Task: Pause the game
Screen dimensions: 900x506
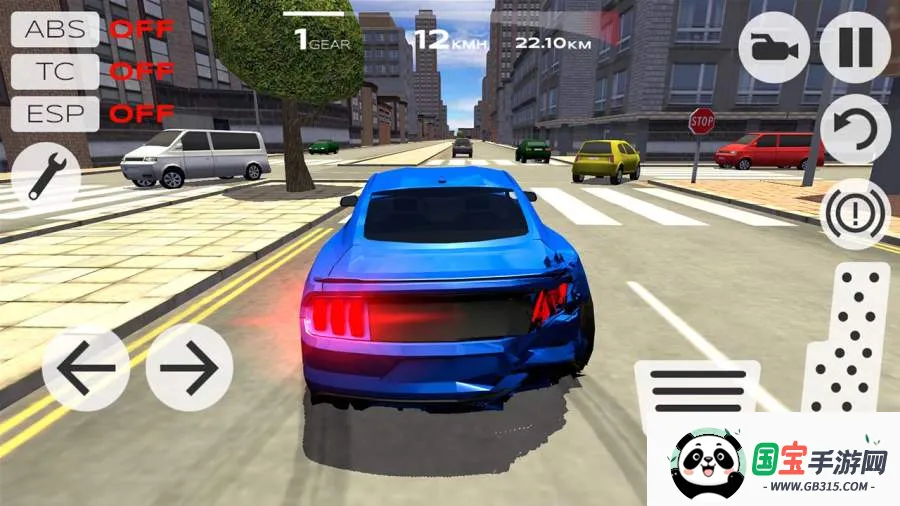Action: (x=855, y=47)
